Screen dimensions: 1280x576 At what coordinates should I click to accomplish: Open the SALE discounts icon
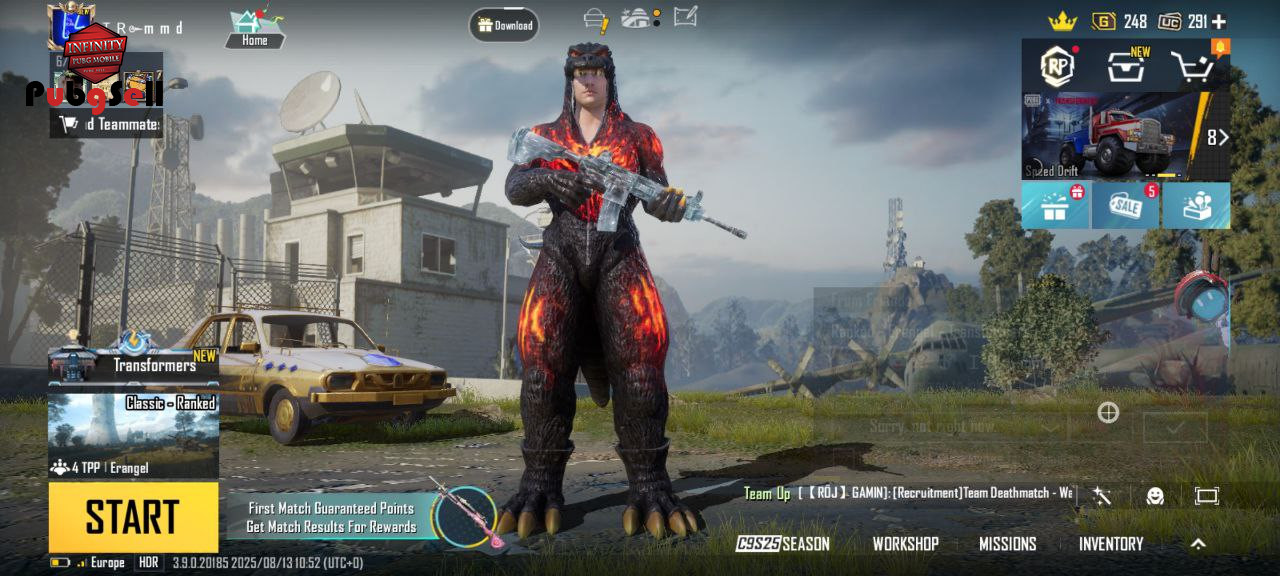tap(1125, 205)
